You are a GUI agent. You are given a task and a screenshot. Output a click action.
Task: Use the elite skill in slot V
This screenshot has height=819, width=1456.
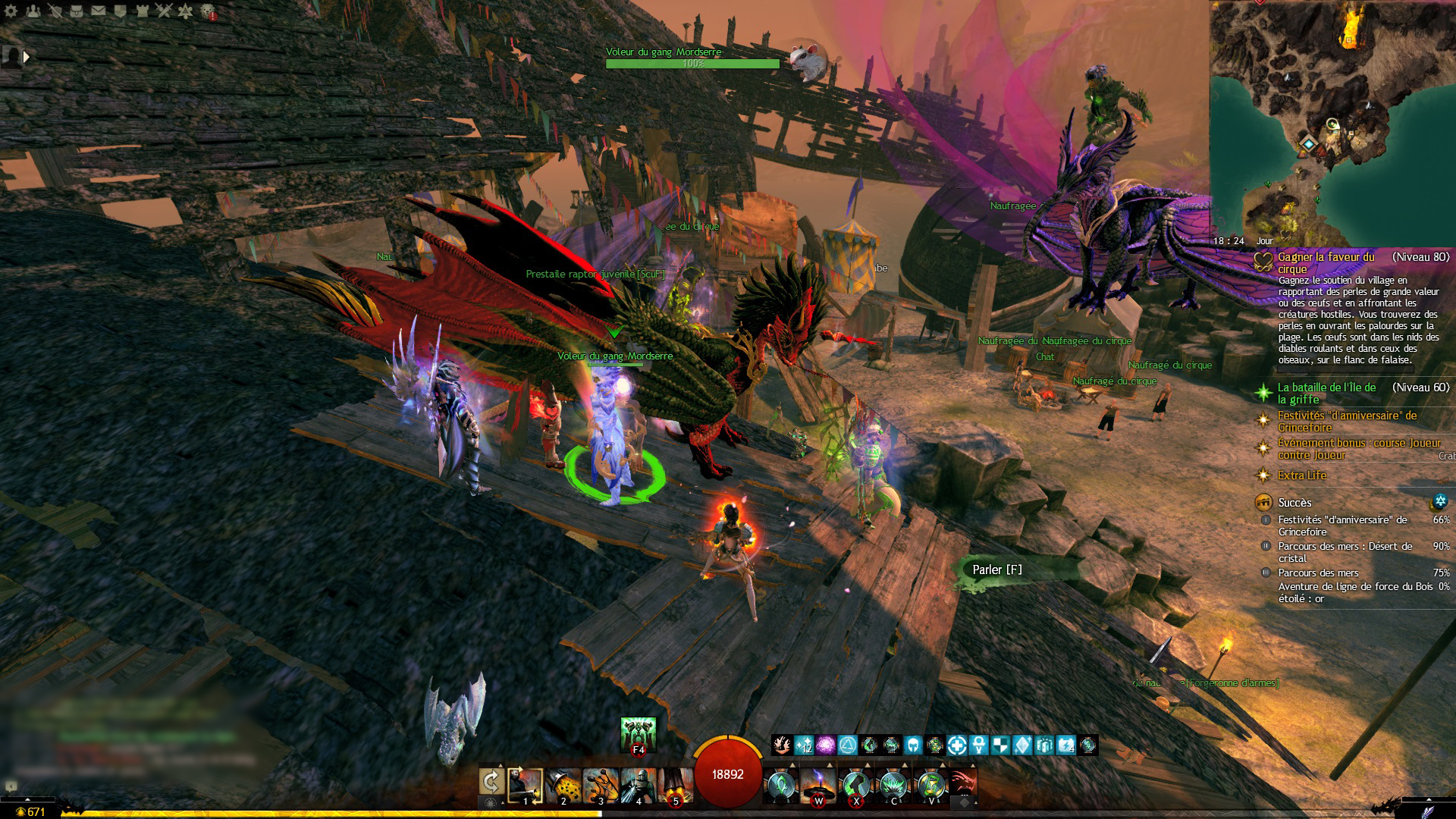pyautogui.click(x=930, y=786)
